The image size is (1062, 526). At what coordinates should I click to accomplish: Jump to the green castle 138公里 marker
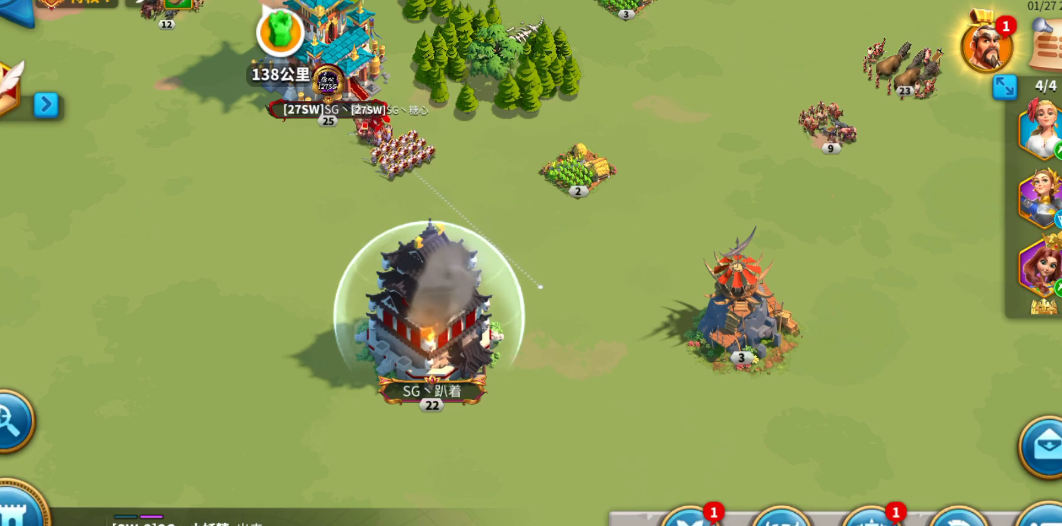pyautogui.click(x=280, y=33)
